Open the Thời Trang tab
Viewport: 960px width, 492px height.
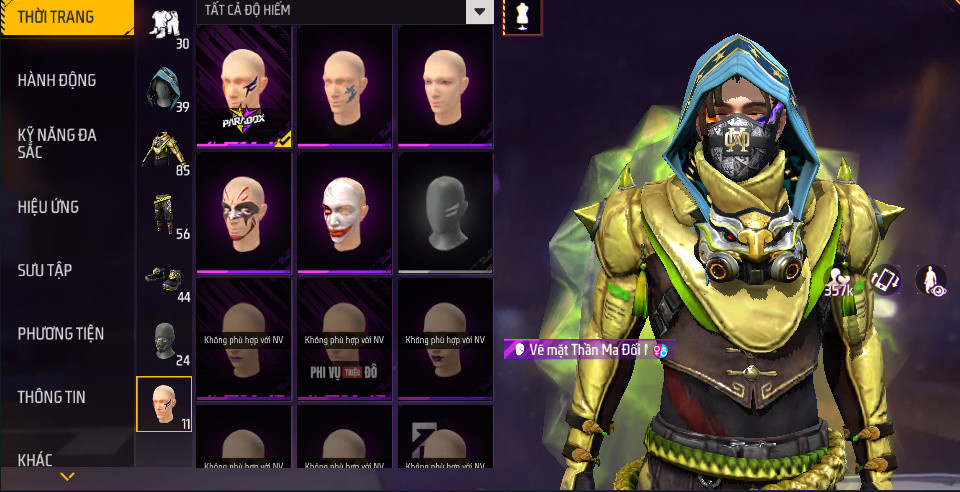66,17
